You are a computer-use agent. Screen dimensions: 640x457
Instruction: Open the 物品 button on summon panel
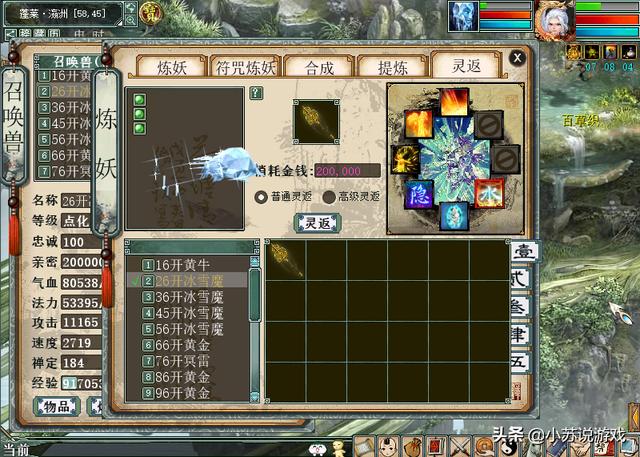coord(57,405)
